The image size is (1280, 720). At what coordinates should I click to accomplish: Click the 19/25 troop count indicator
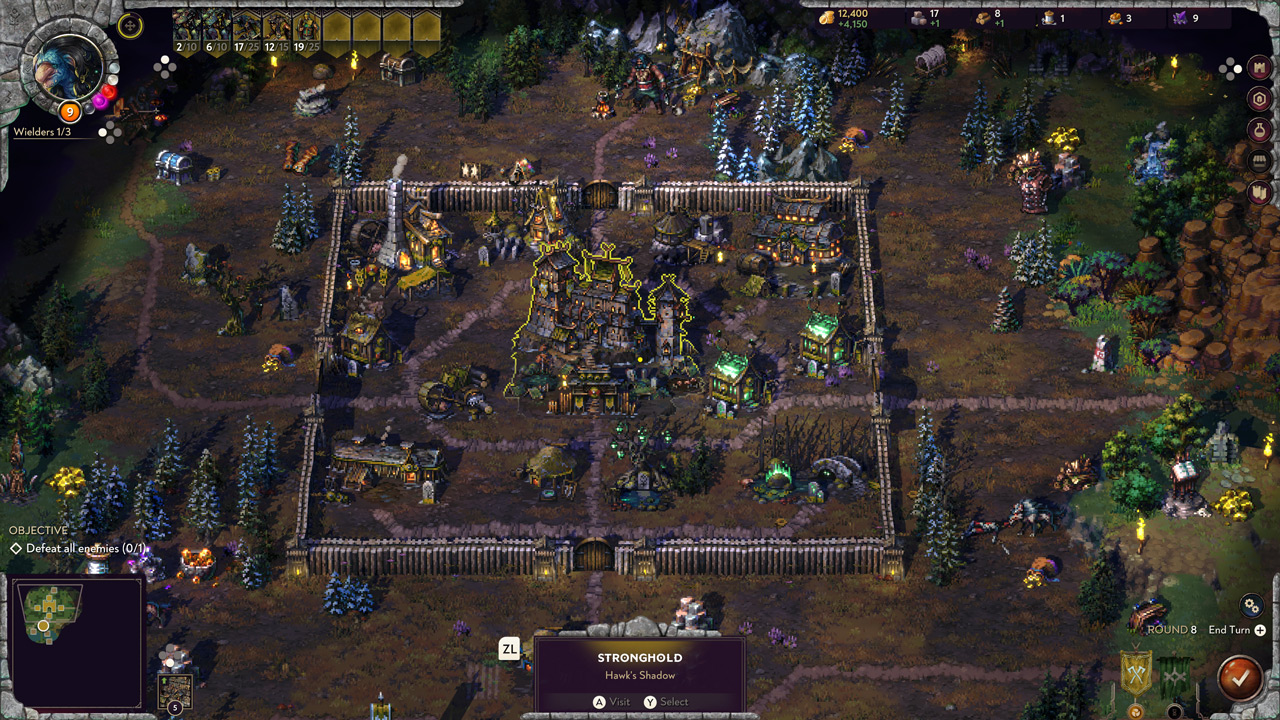point(306,45)
